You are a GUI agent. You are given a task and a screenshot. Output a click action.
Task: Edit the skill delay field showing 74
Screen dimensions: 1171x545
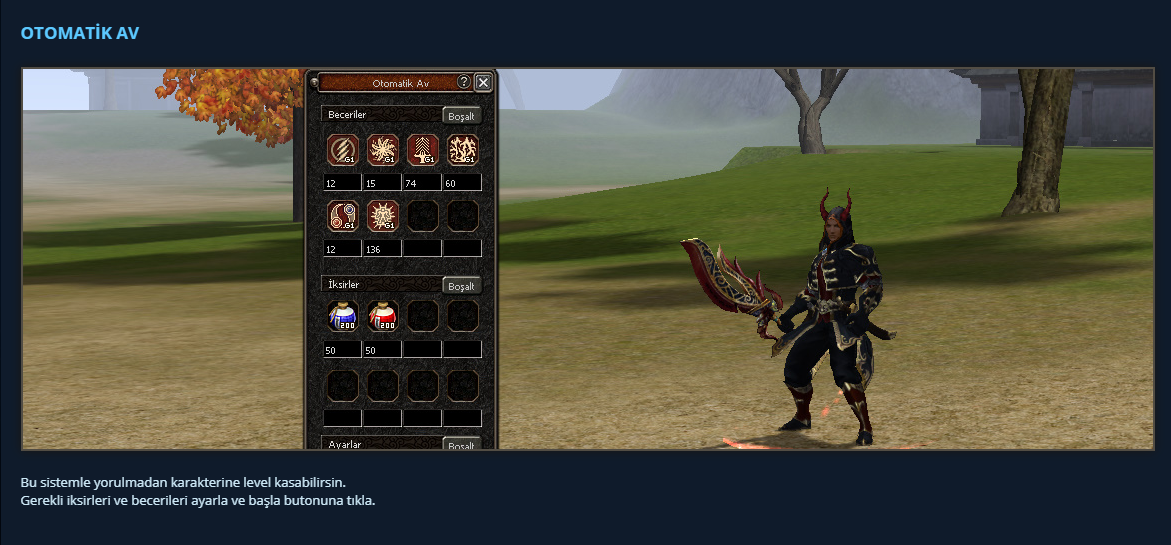(x=422, y=183)
